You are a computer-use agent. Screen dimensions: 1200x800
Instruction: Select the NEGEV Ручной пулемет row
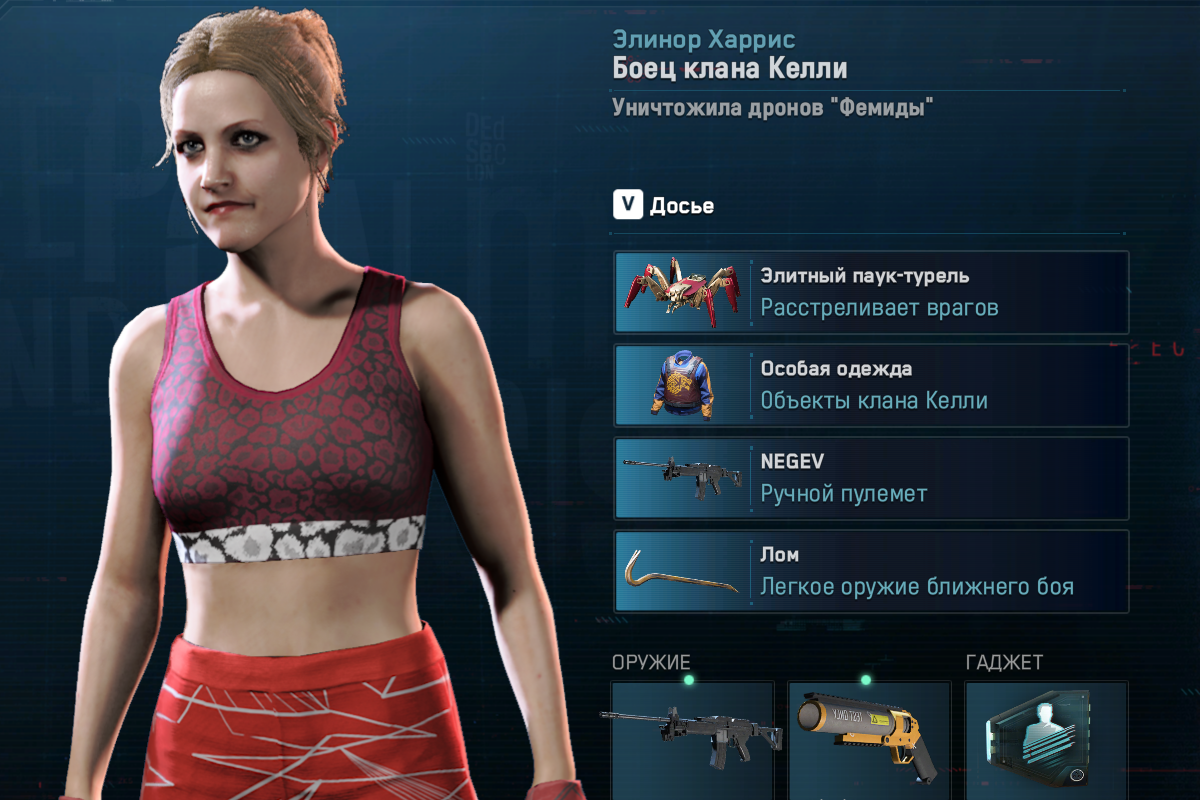871,478
